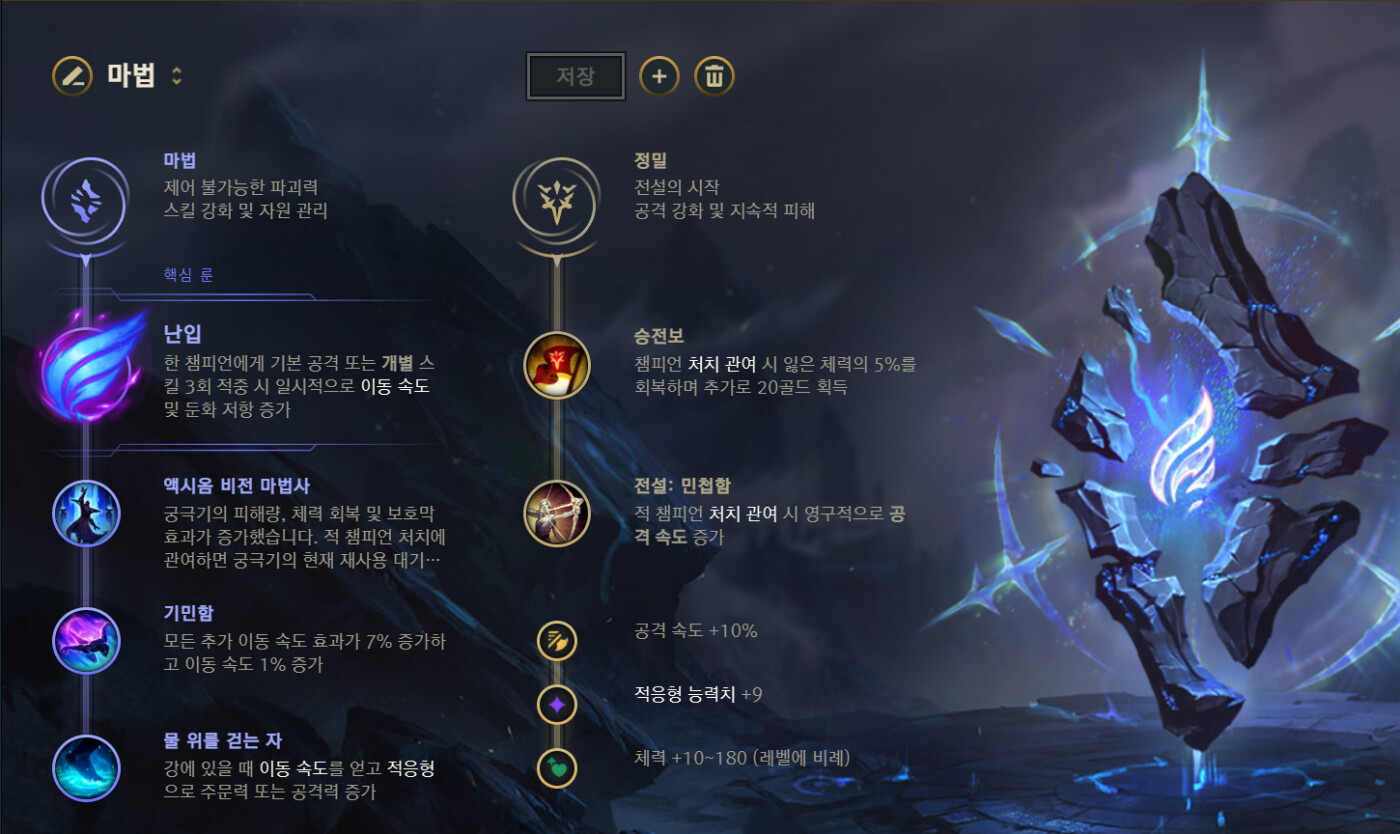Choose the 승전보 rune icon
Screen dimensions: 1400x834
[x=557, y=365]
